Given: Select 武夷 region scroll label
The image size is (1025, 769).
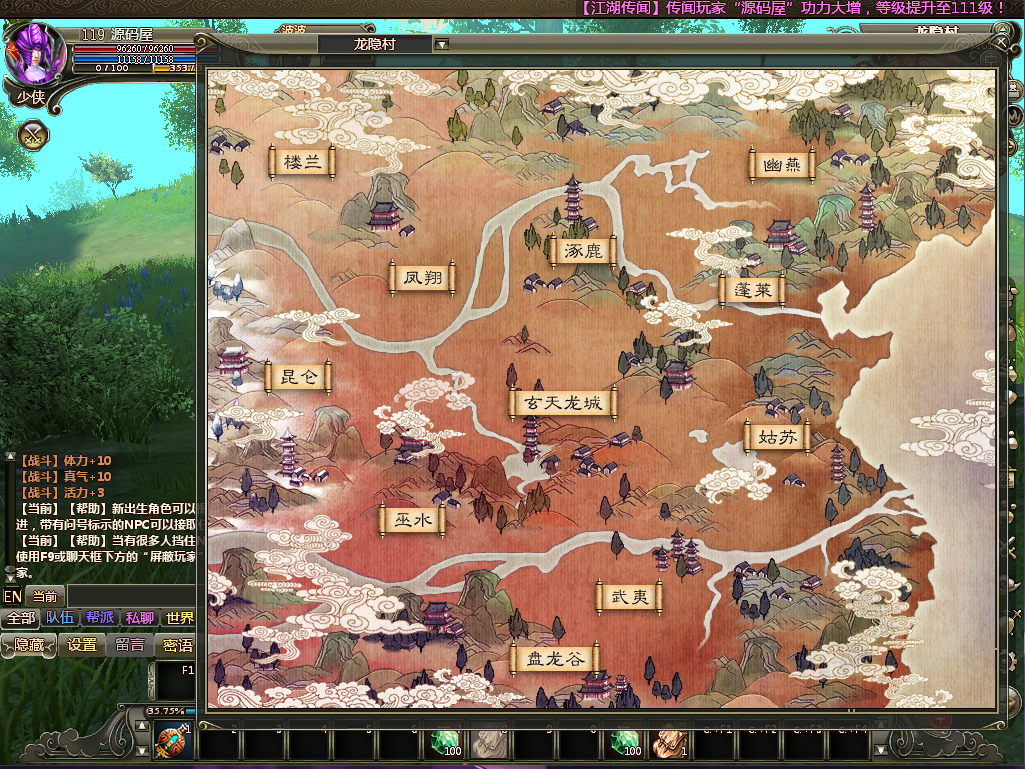Looking at the screenshot, I should click(x=630, y=597).
